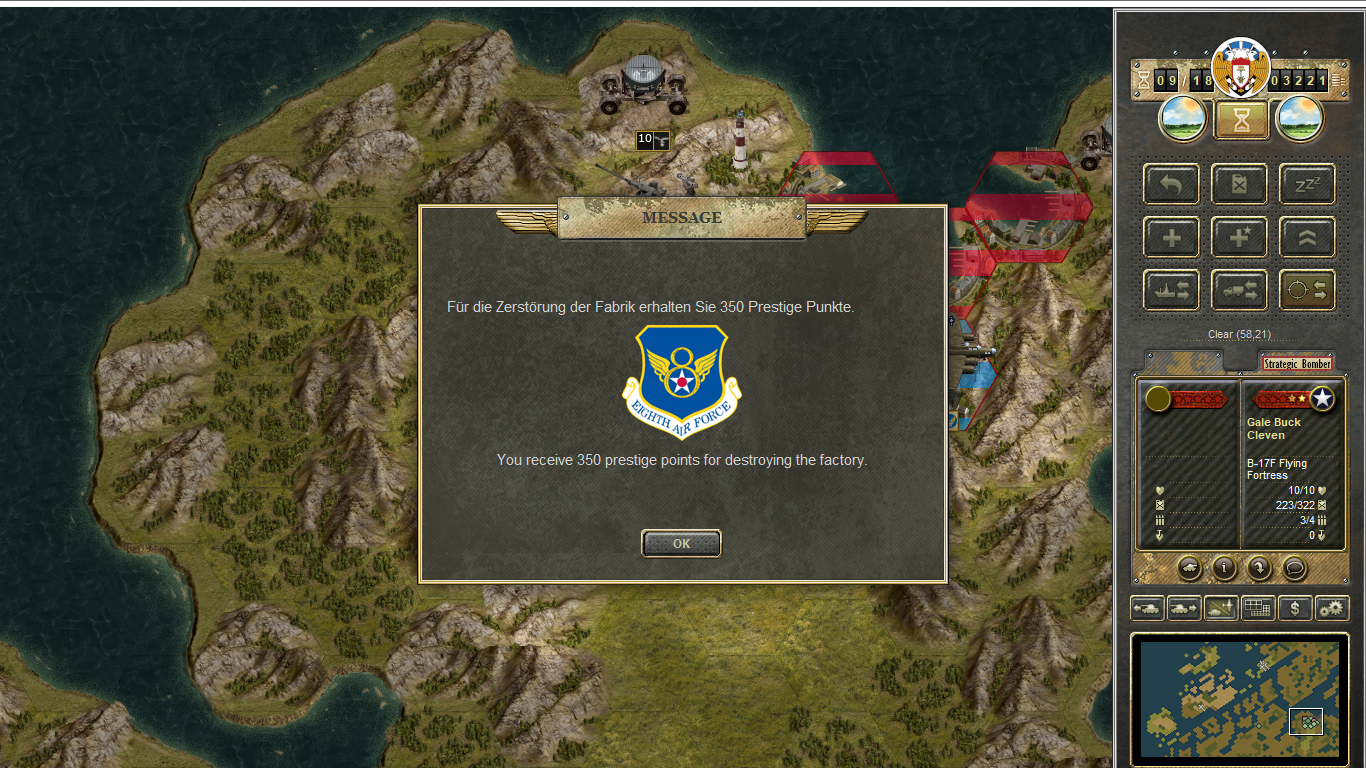Click the fuel canister supply button

pyautogui.click(x=1239, y=185)
